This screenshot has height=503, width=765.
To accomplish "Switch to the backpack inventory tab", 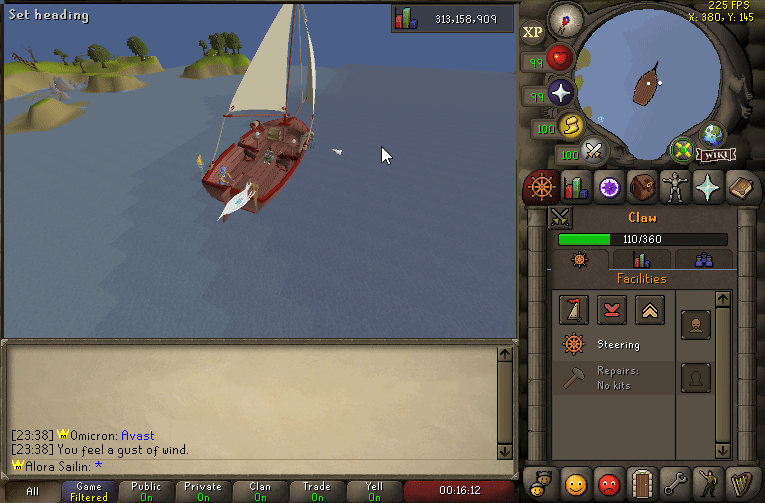I will [642, 186].
